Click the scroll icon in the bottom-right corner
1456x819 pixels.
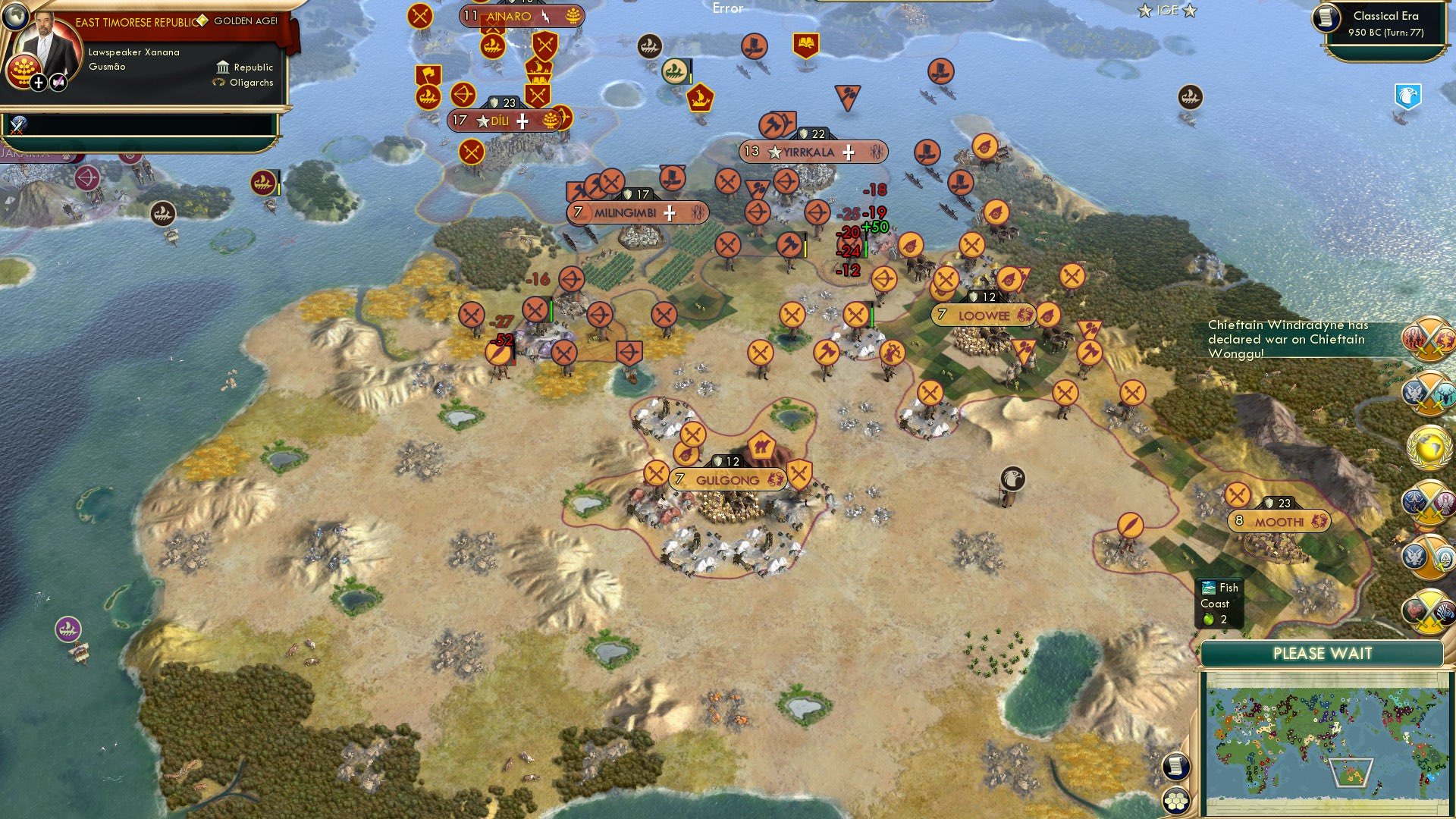click(1177, 766)
